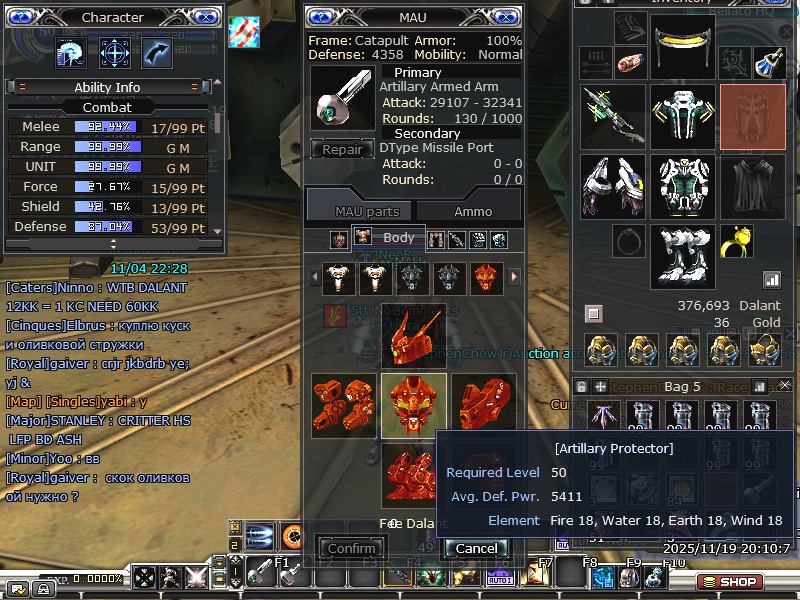Click the equipped white boots slot
800x600 pixels.
pos(682,256)
